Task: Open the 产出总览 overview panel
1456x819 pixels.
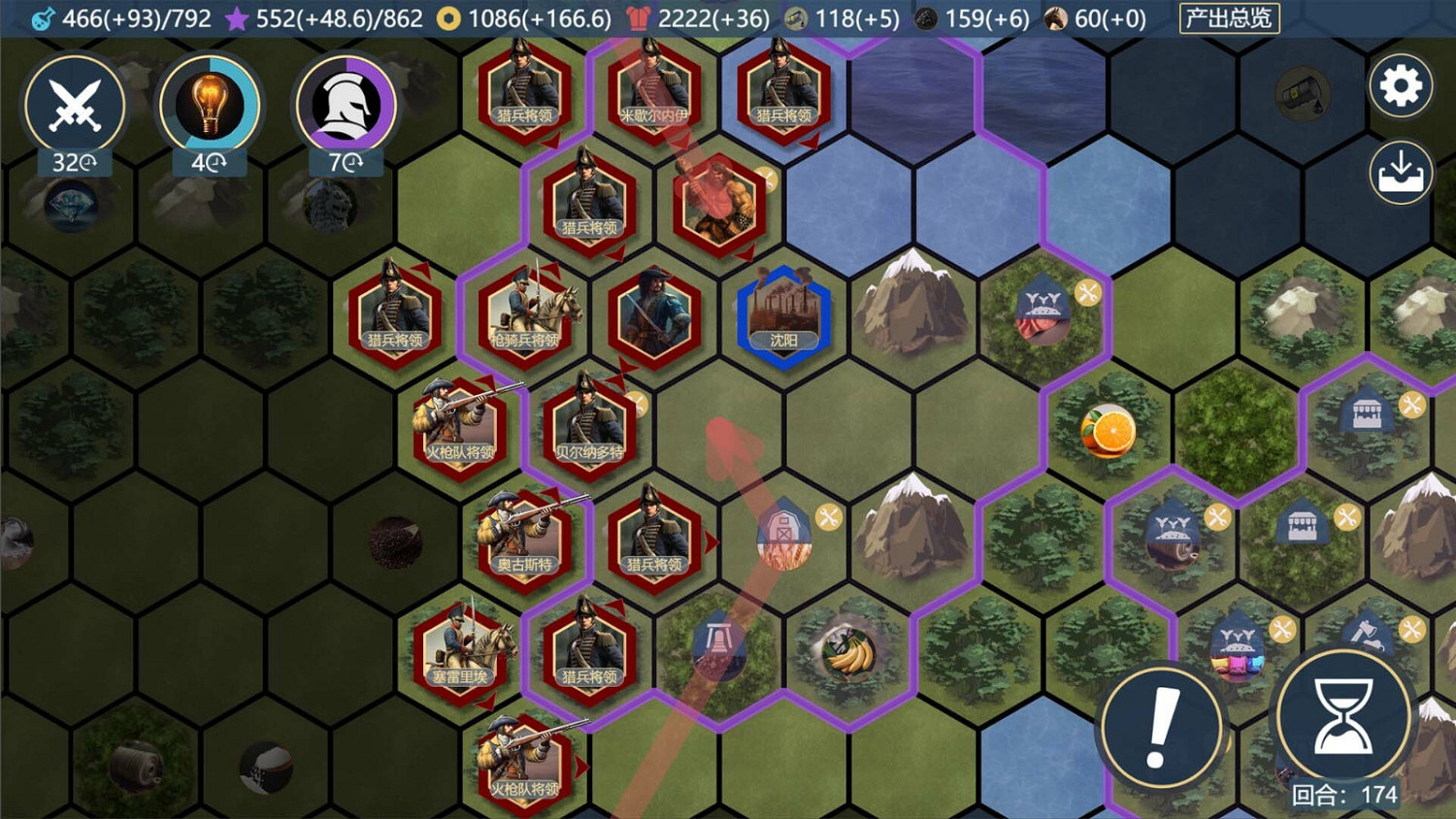Action: [1229, 17]
